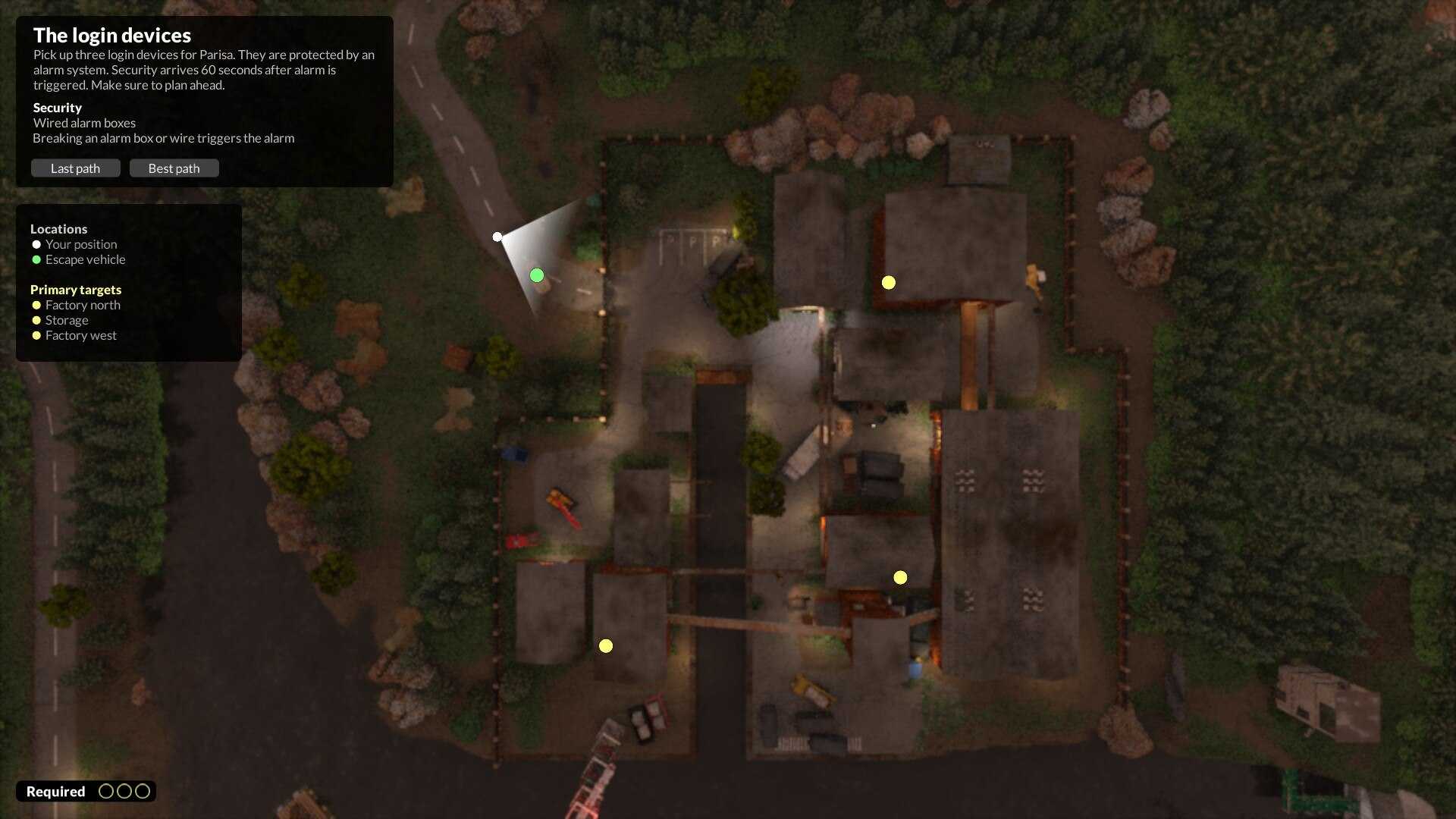This screenshot has height=819, width=1456.
Task: Click the green escape vehicle marker on the map
Action: click(537, 275)
